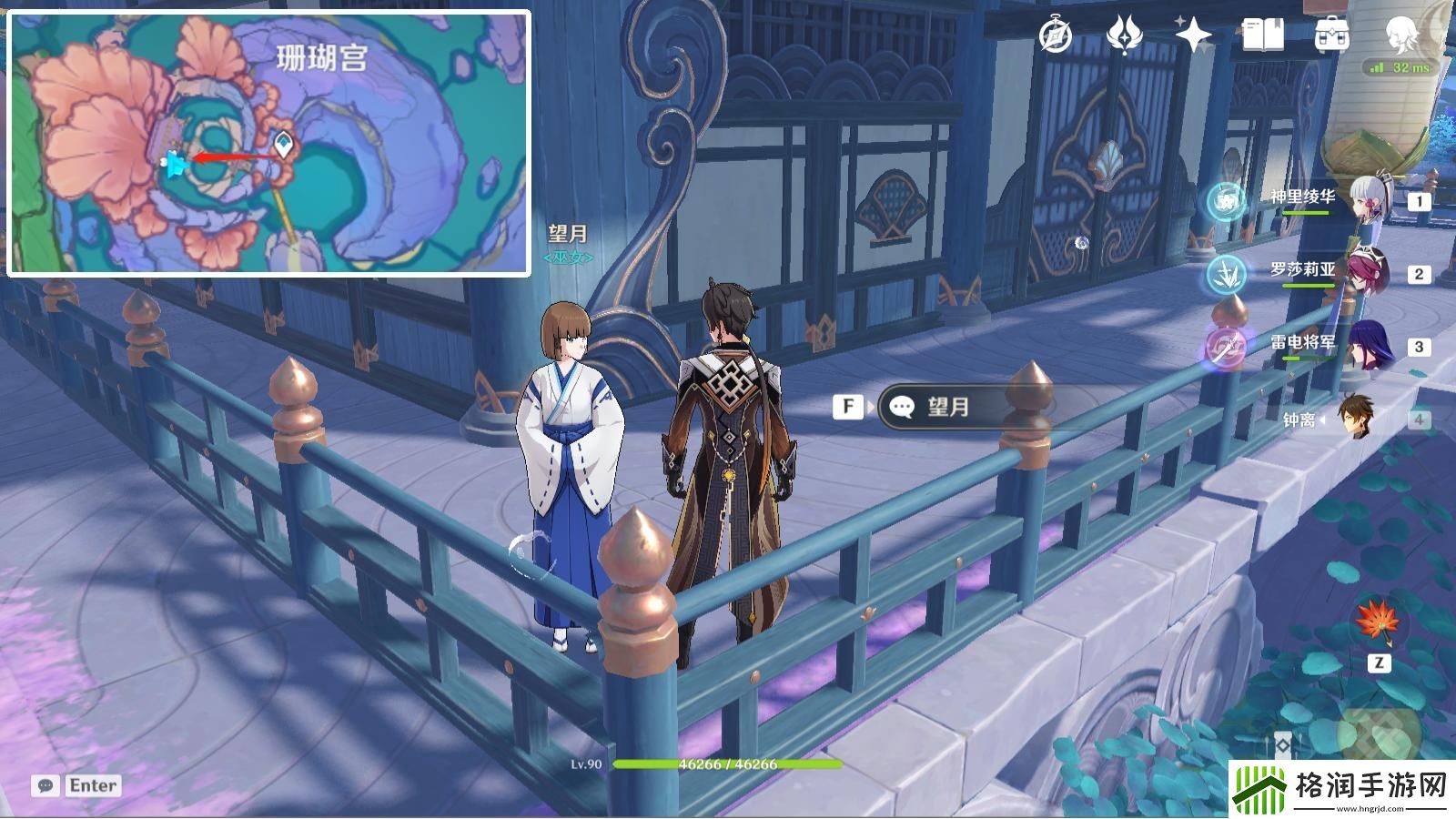Open the Paimon menu icon
Viewport: 1456px width, 819px height.
1401,36
